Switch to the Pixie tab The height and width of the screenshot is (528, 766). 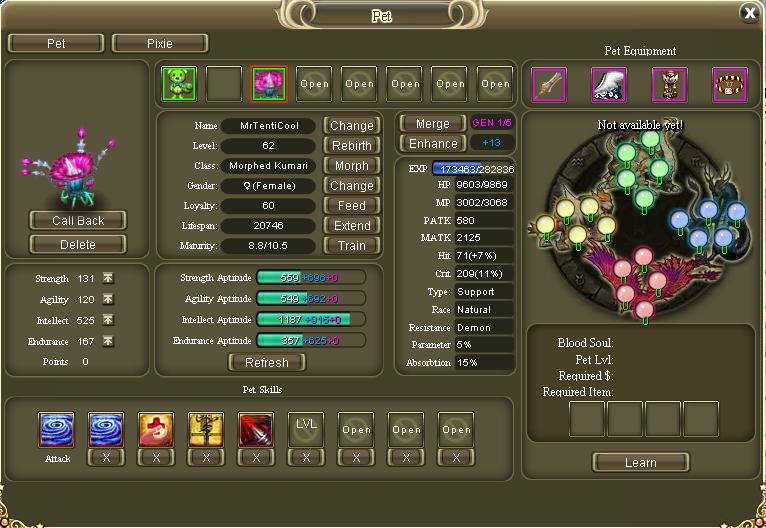tap(160, 44)
